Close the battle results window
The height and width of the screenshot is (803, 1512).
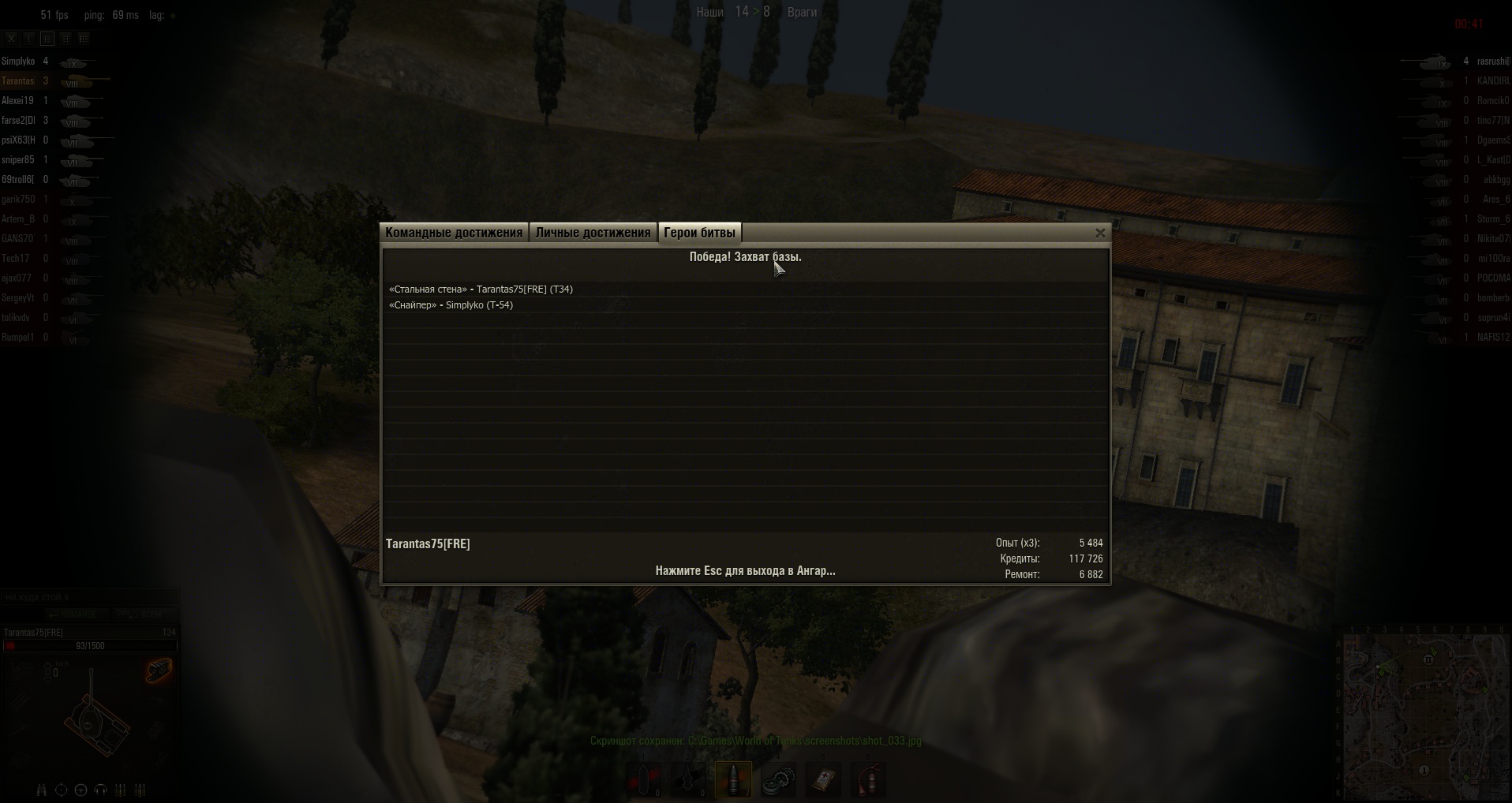[1100, 233]
